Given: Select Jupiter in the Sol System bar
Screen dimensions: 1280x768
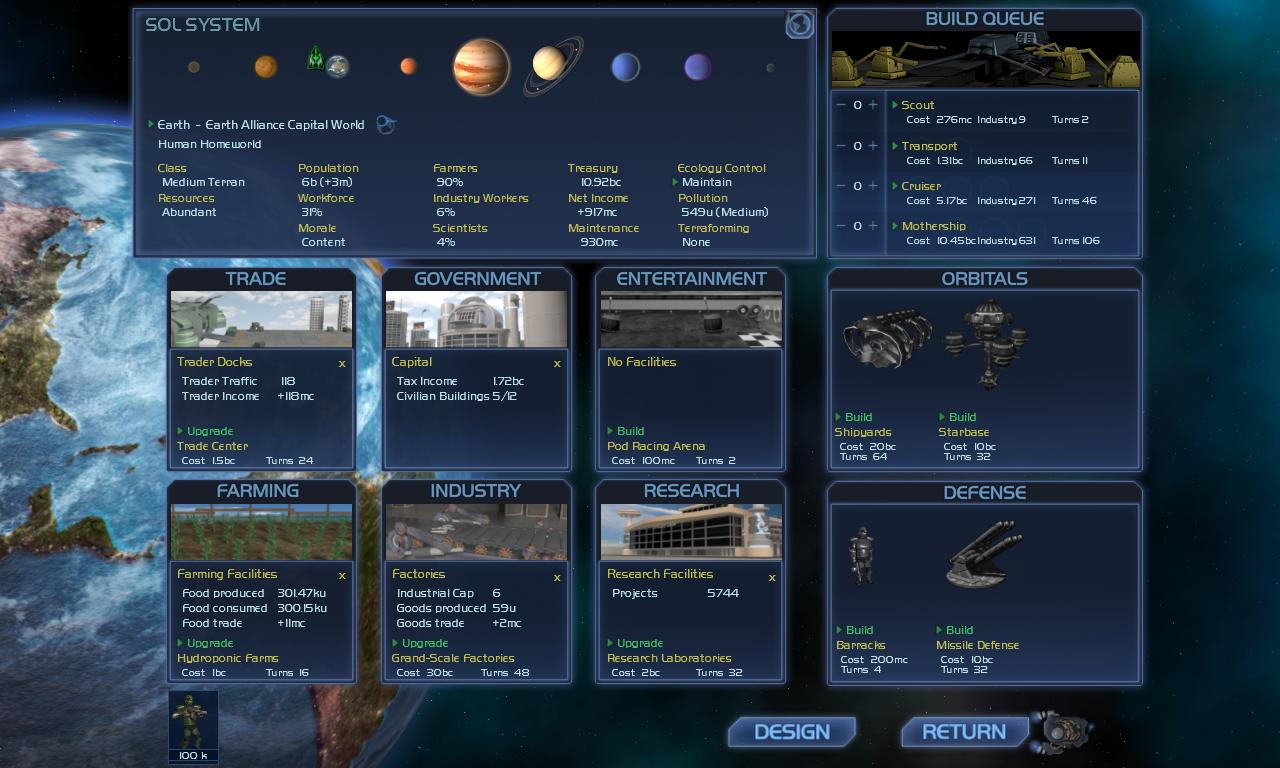Looking at the screenshot, I should 481,67.
